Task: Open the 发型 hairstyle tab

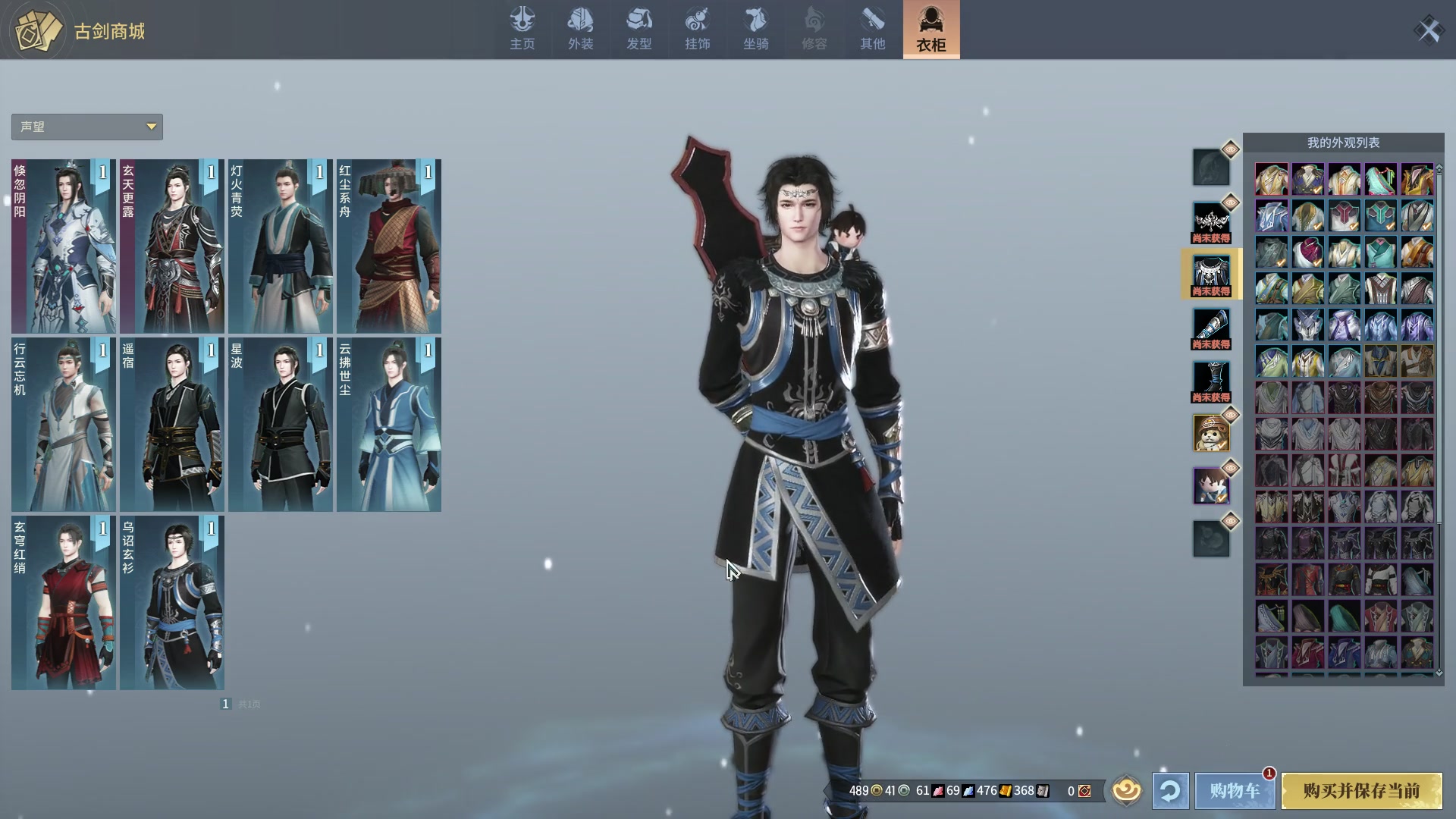Action: click(639, 29)
